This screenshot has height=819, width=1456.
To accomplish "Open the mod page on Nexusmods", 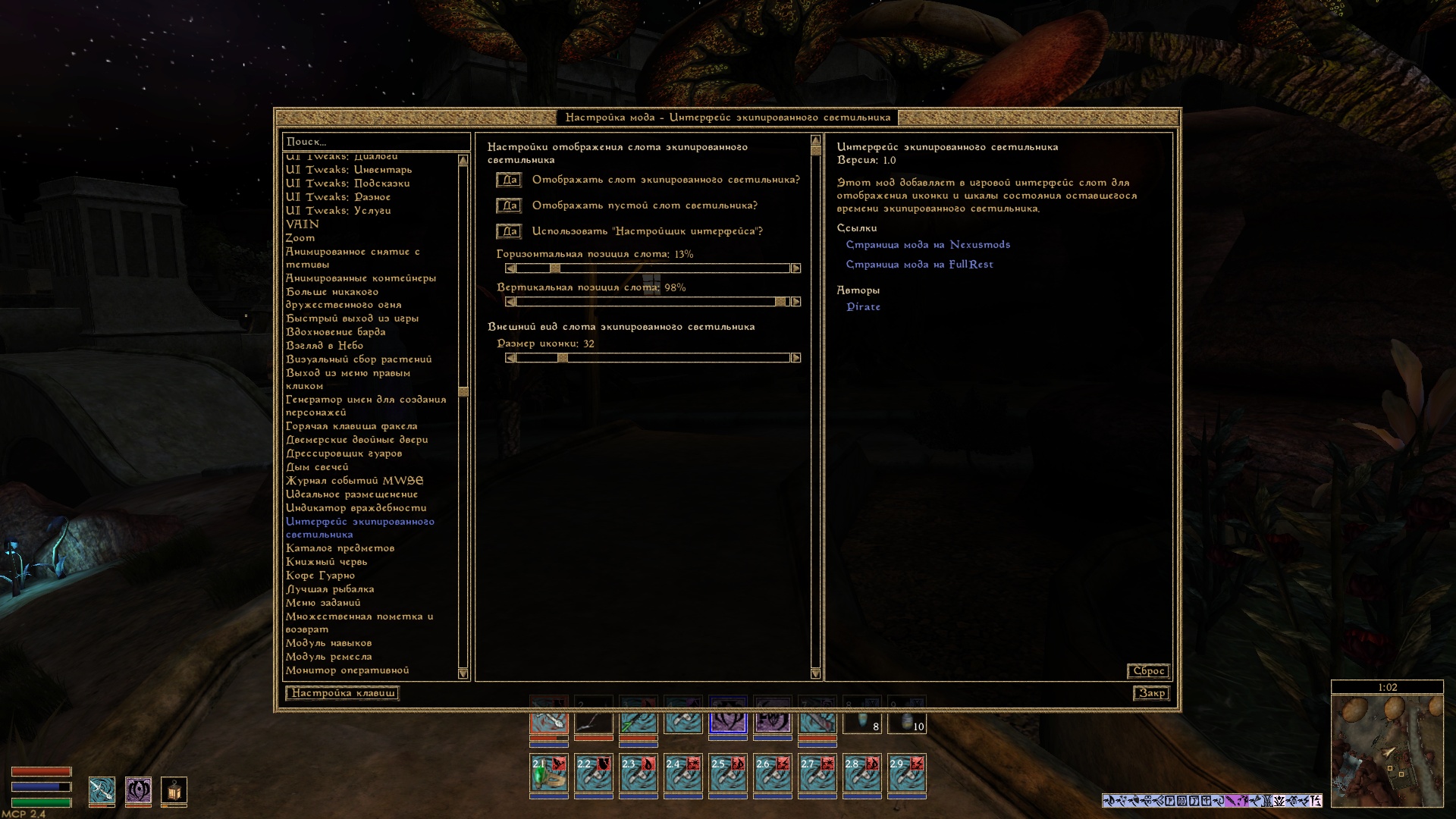I will click(927, 245).
